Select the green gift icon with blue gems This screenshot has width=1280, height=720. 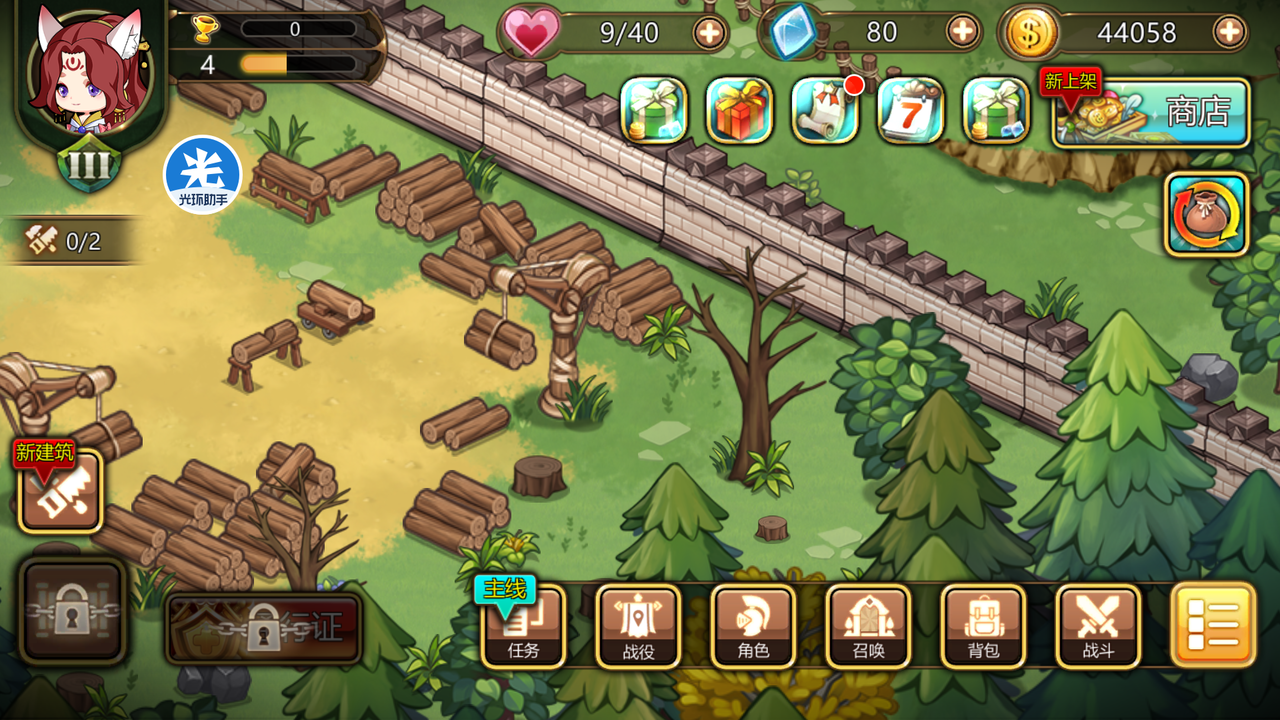click(x=996, y=110)
